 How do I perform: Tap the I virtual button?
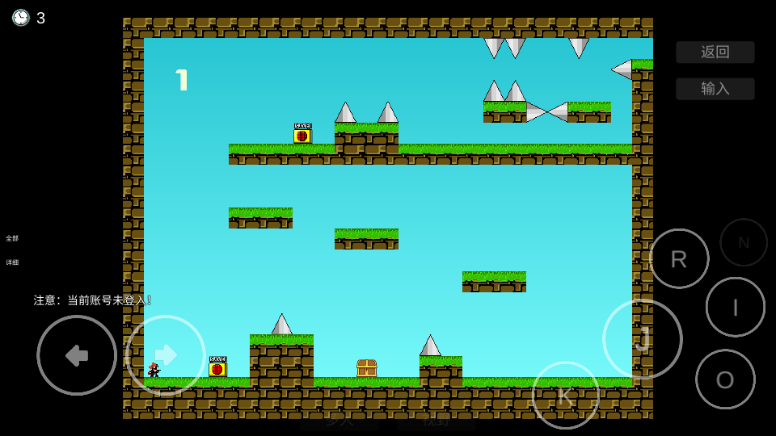click(x=735, y=307)
